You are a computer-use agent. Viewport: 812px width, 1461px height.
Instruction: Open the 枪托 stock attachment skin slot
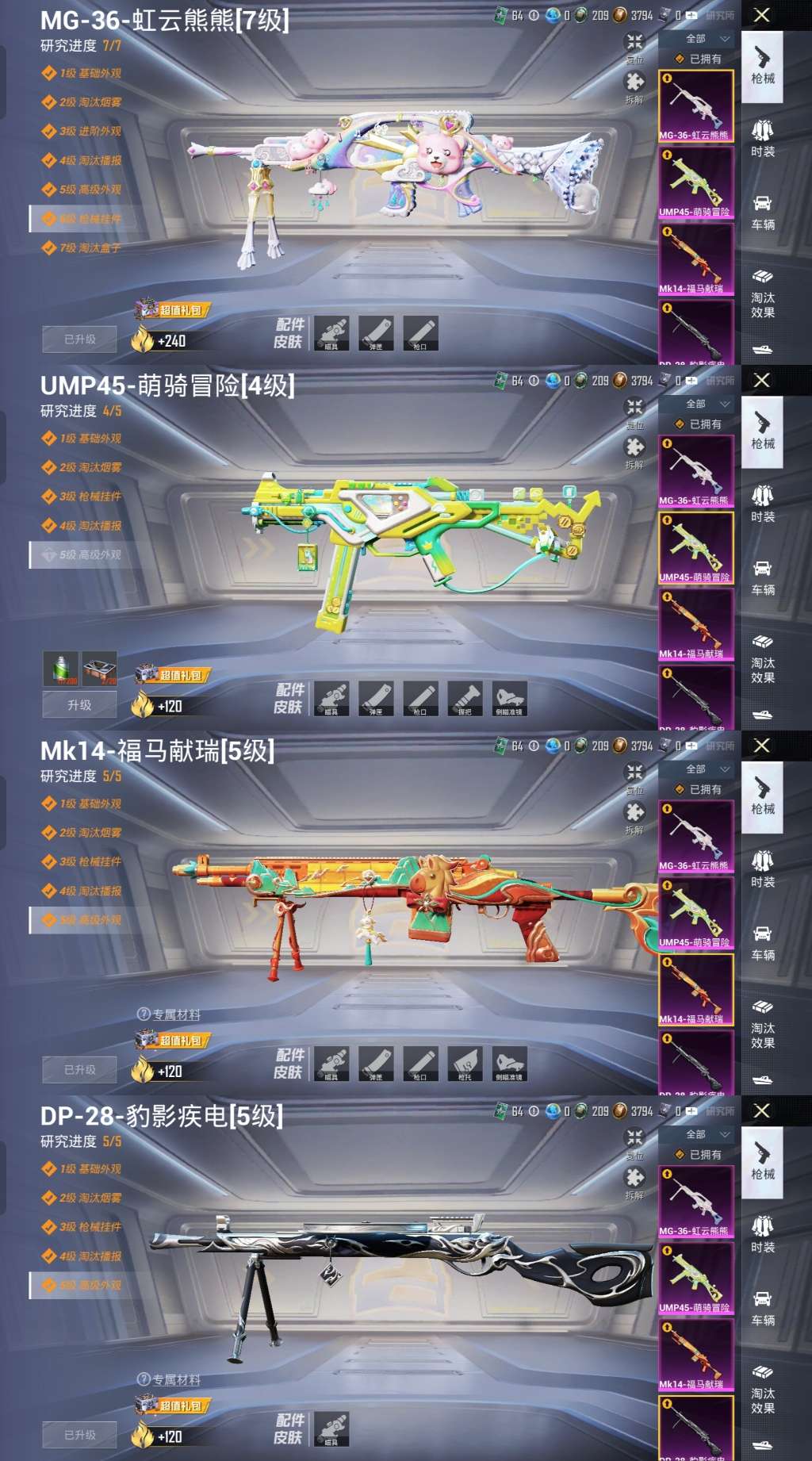(465, 1064)
